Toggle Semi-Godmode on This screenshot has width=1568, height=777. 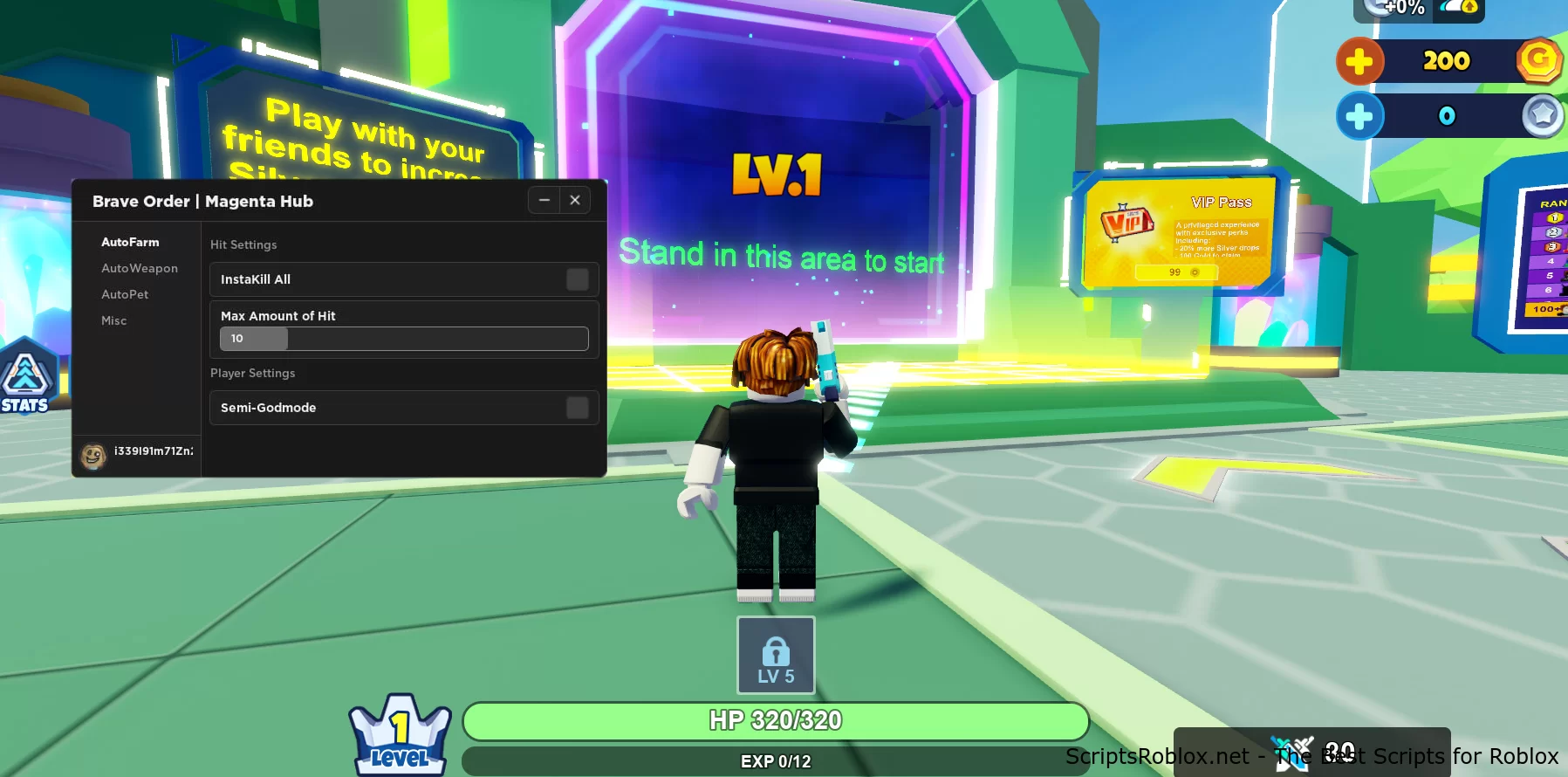[577, 407]
